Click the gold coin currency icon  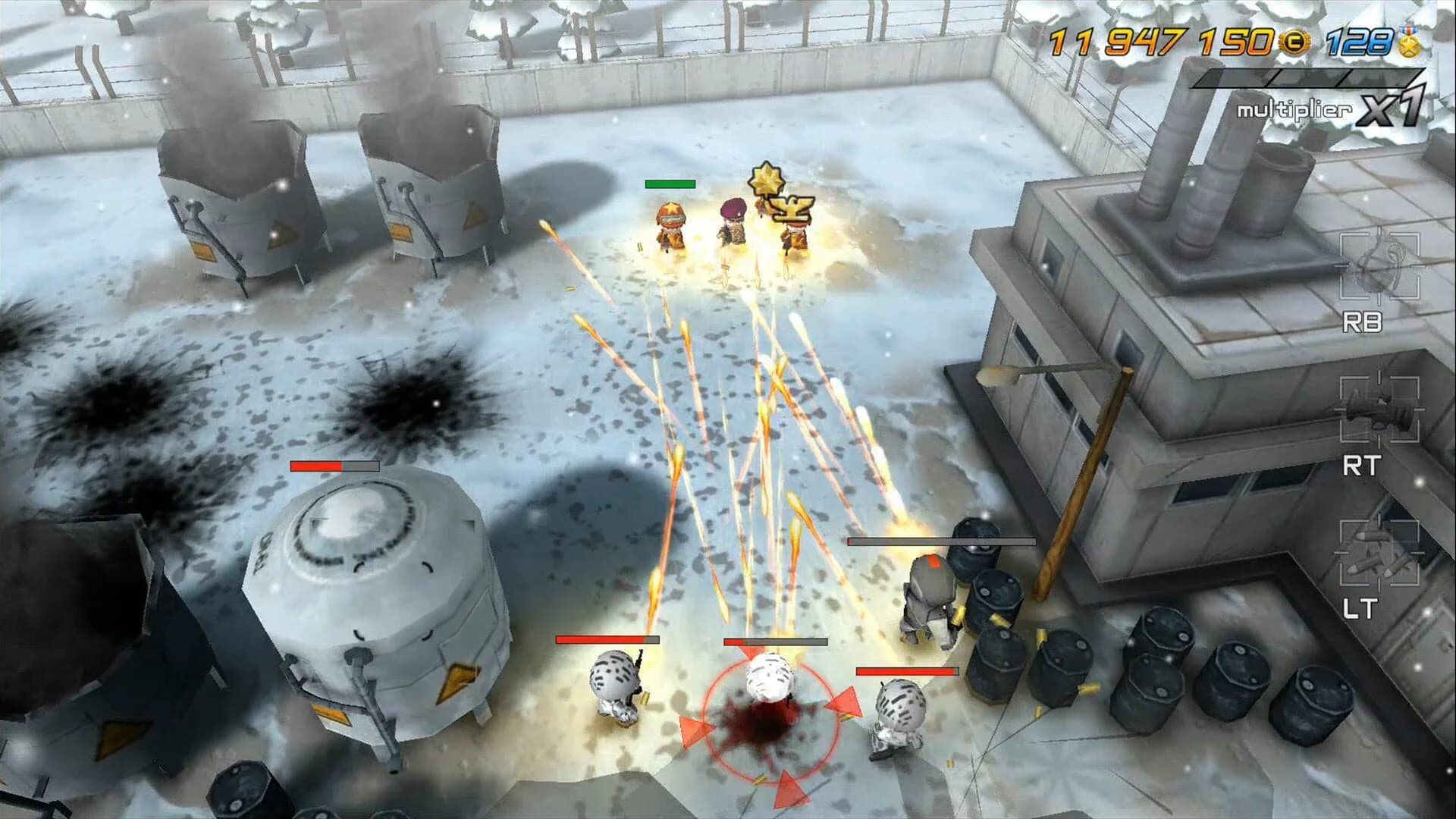1294,42
